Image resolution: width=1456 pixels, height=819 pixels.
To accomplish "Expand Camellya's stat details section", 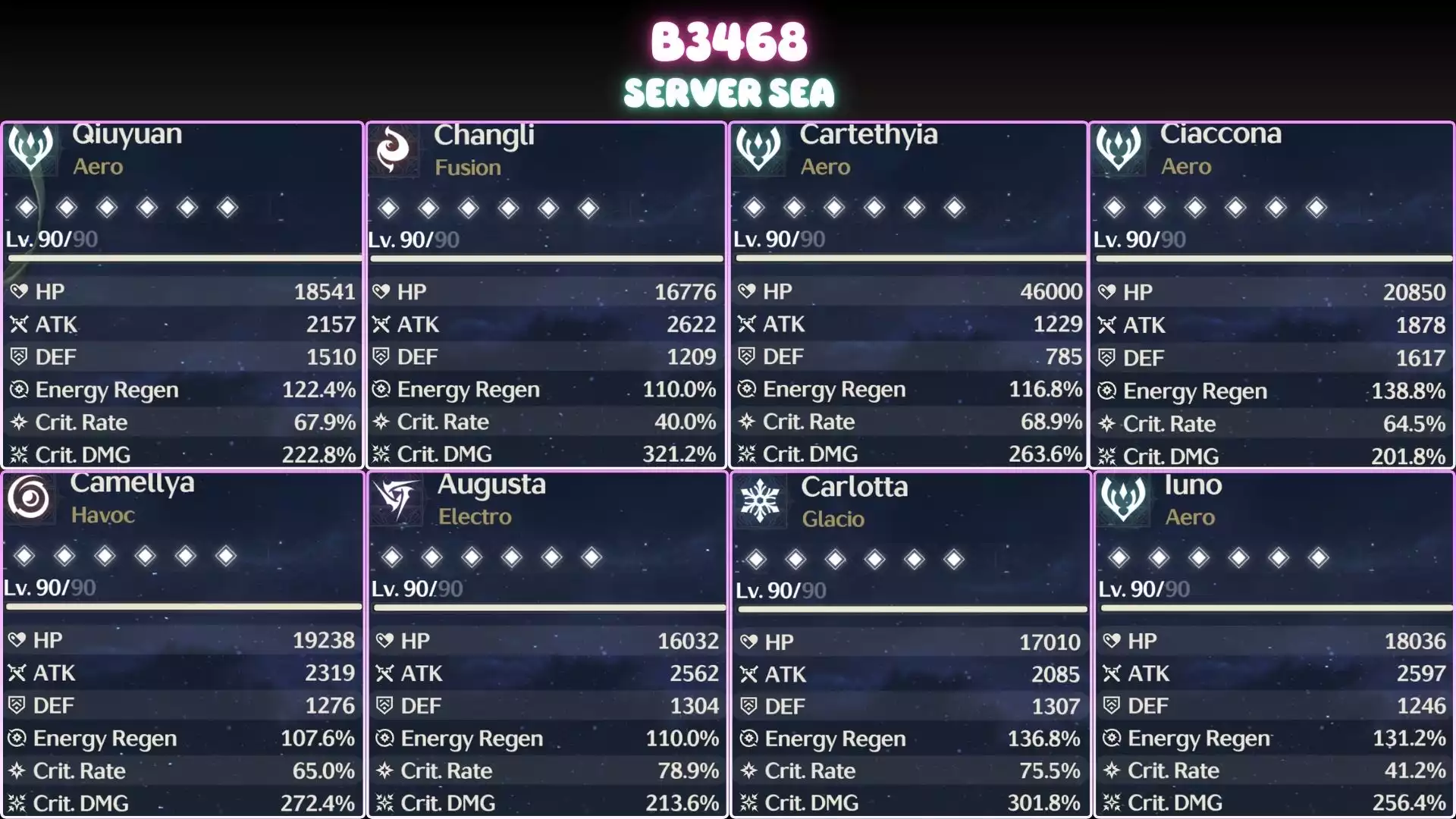I will (x=182, y=720).
